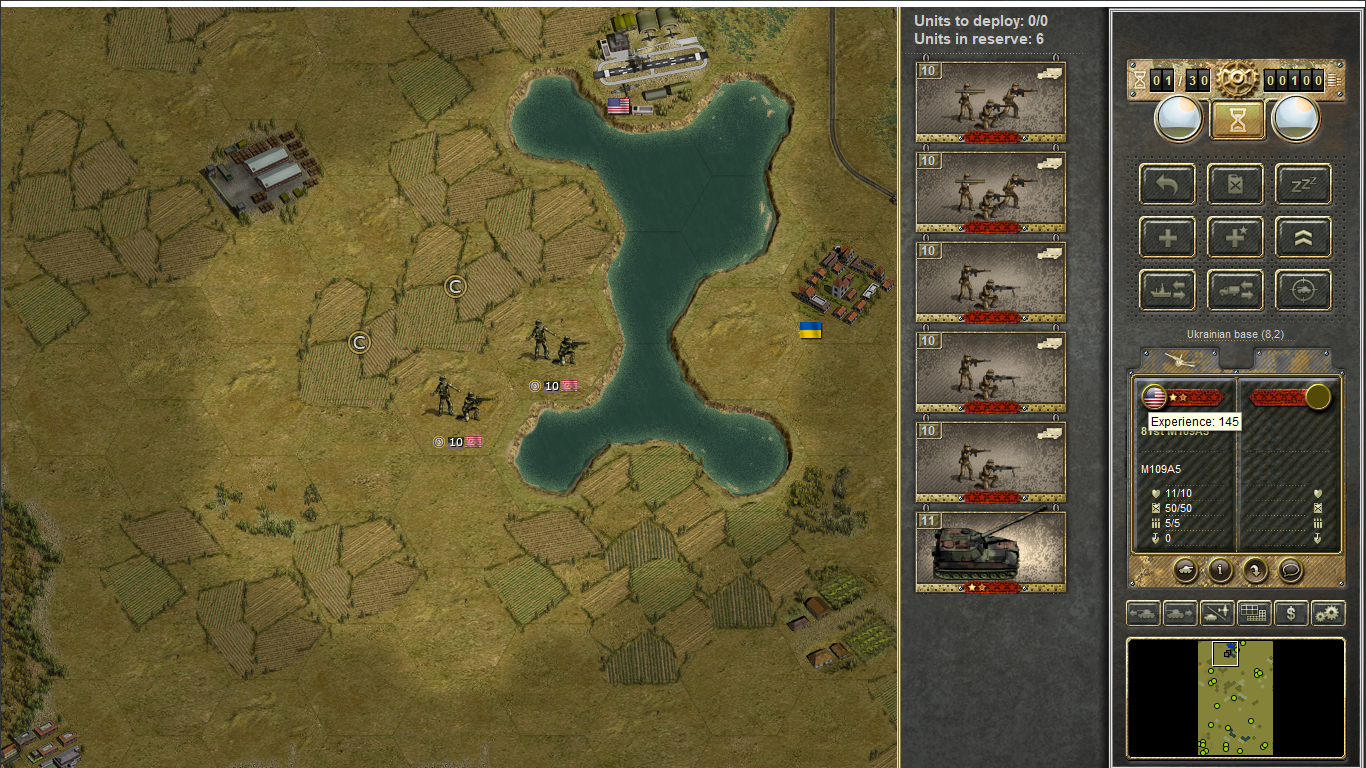Select the M109A5 artillery card in reserve

(x=990, y=551)
